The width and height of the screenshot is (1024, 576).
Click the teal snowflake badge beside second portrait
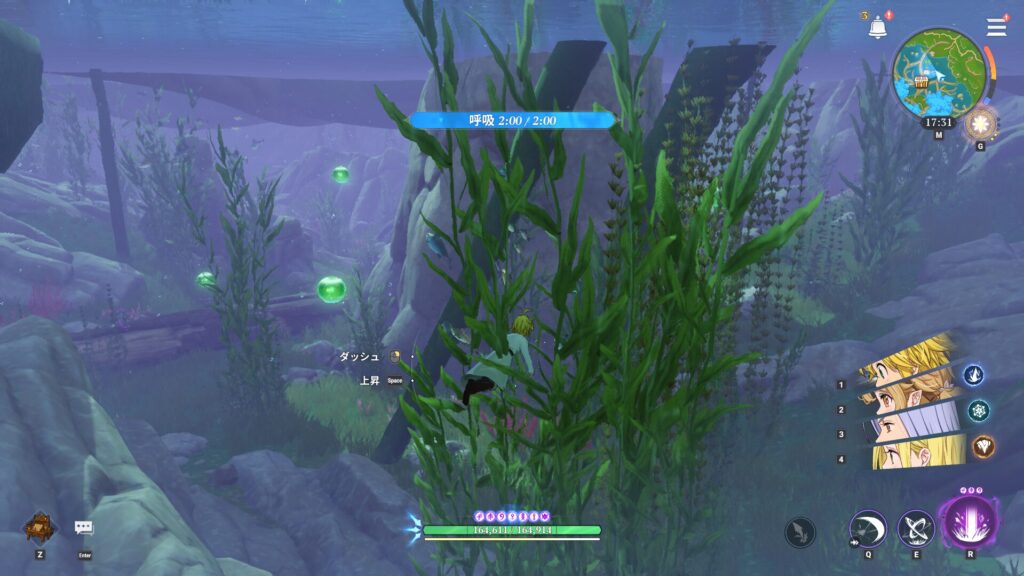(977, 410)
